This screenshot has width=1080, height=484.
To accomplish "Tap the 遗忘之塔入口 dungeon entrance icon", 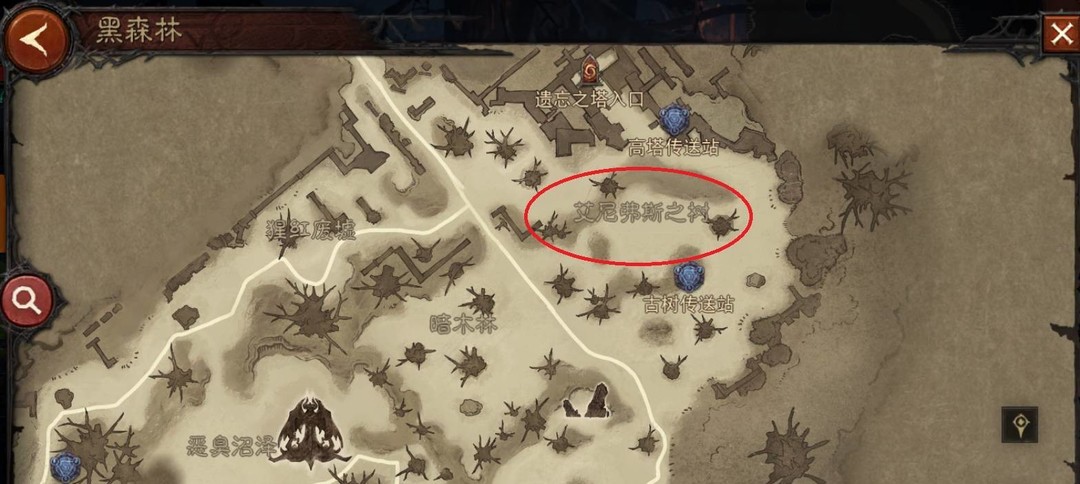I will click(x=589, y=70).
